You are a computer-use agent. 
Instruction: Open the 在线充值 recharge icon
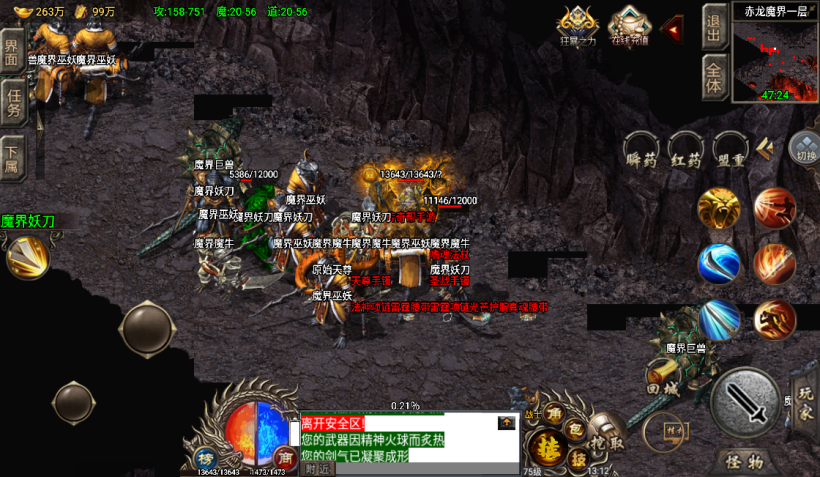(628, 24)
